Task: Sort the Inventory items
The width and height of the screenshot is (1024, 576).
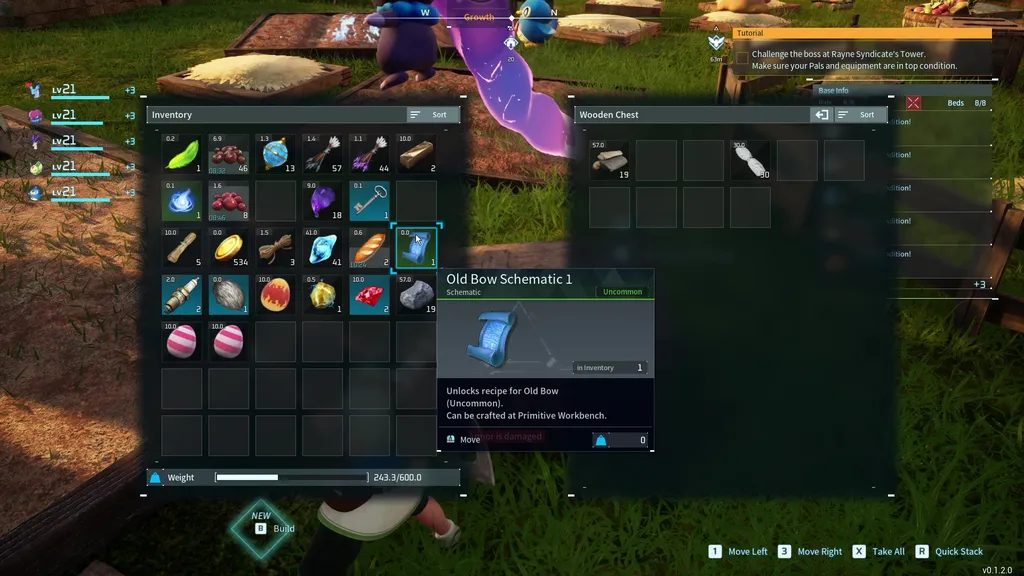Action: click(x=433, y=115)
